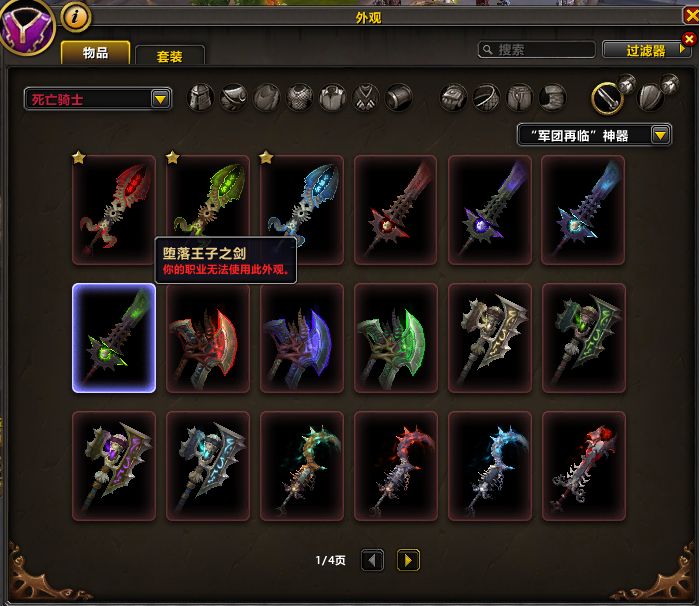Select the off-hand shield slot icon

pyautogui.click(x=650, y=97)
